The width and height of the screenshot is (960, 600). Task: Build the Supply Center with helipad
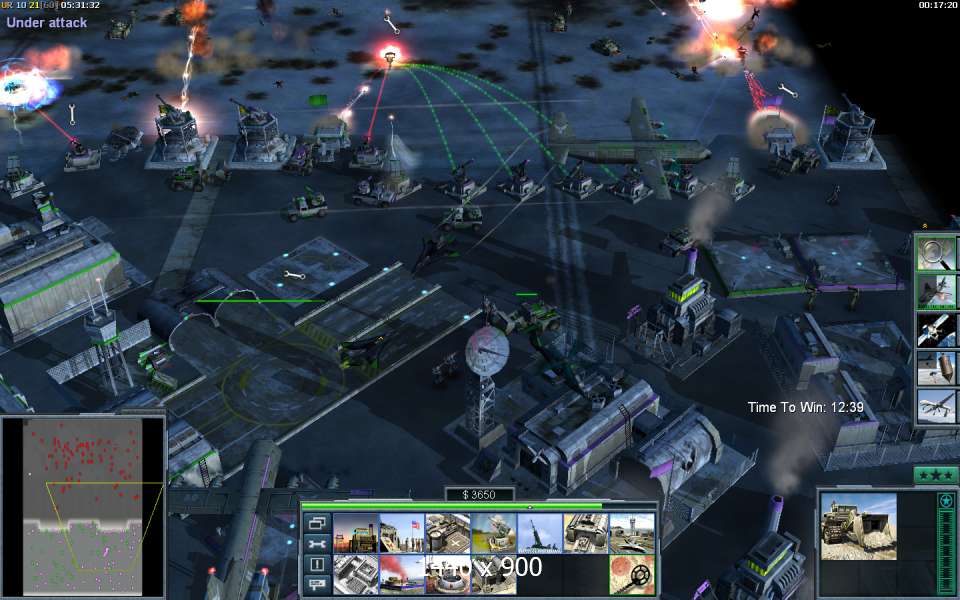point(447,533)
